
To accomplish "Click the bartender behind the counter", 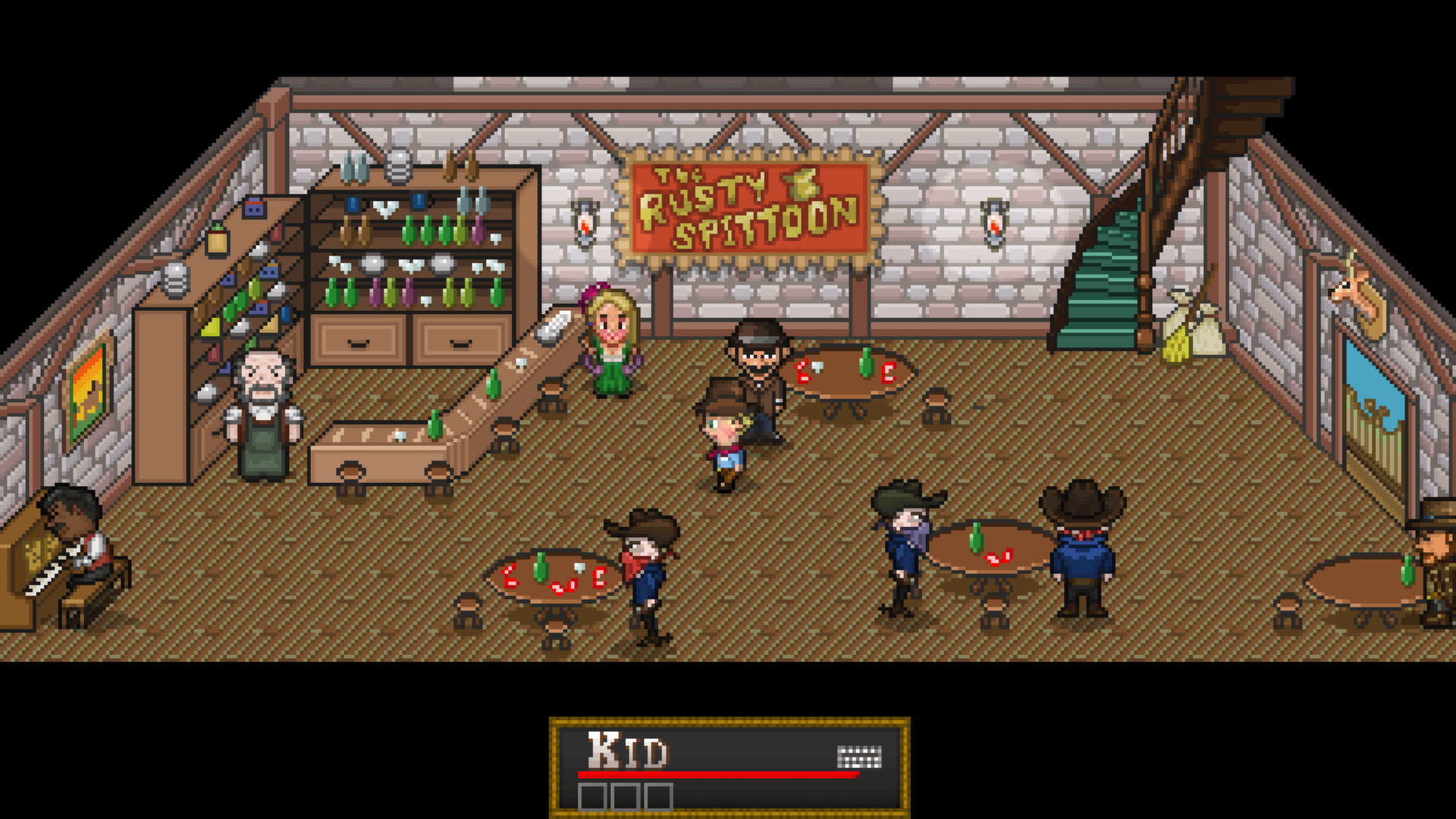I will pyautogui.click(x=262, y=413).
